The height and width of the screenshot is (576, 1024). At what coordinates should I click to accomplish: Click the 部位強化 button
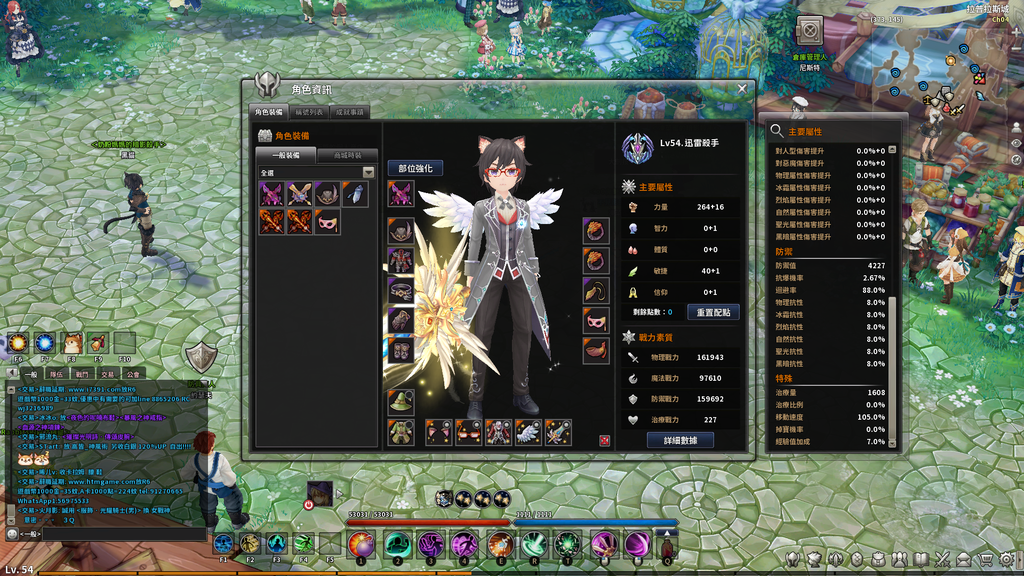415,168
